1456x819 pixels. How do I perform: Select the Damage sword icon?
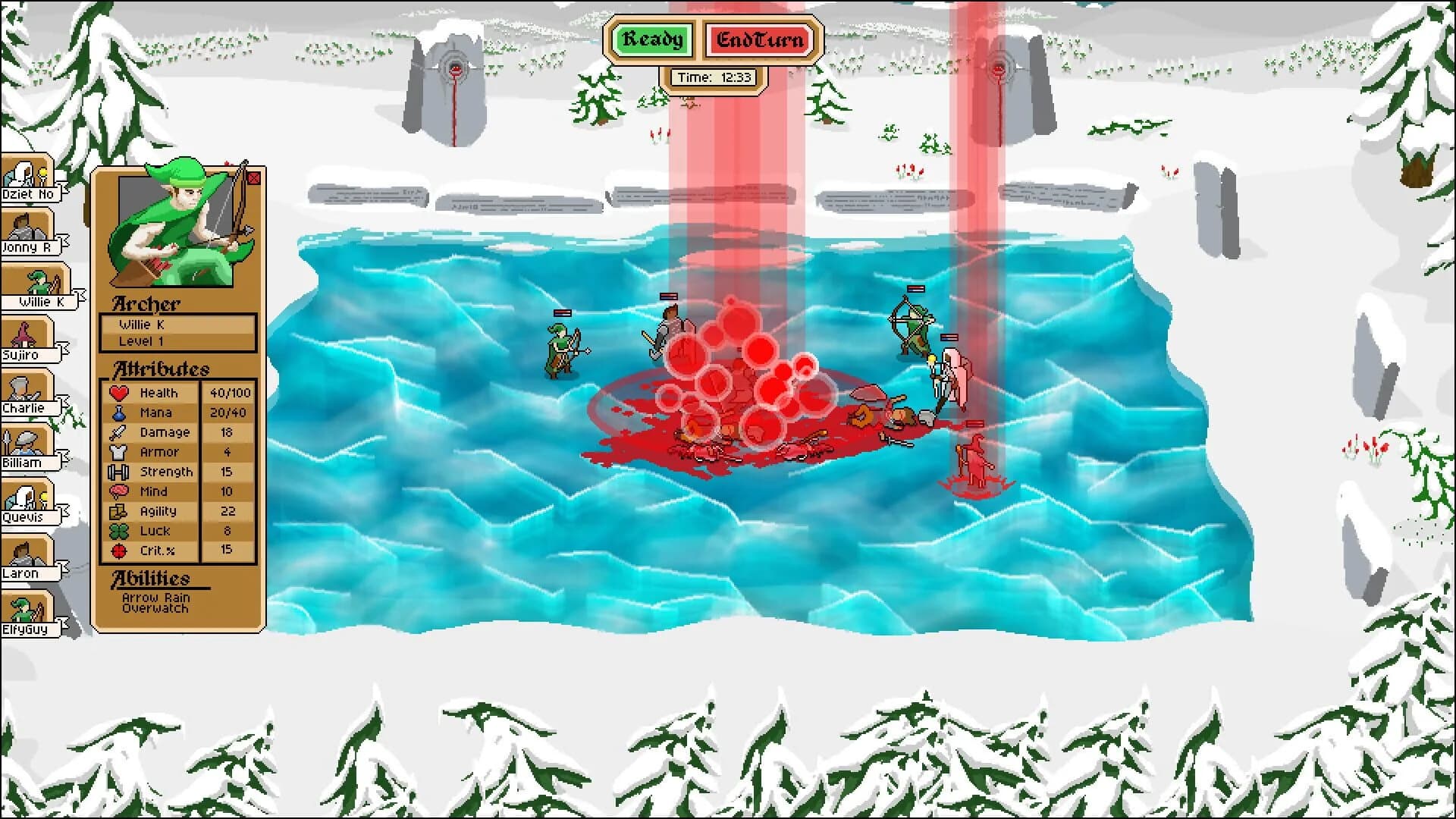coord(120,432)
